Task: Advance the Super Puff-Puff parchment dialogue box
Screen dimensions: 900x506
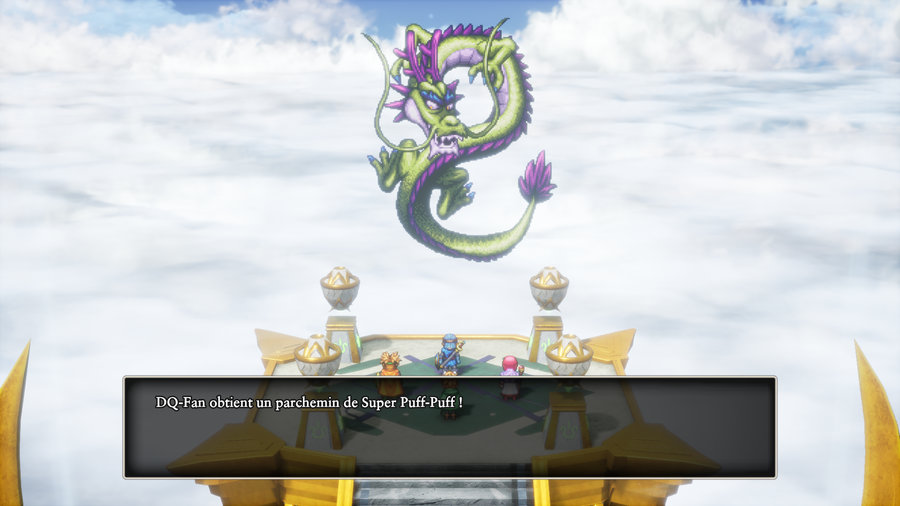Action: tap(449, 427)
